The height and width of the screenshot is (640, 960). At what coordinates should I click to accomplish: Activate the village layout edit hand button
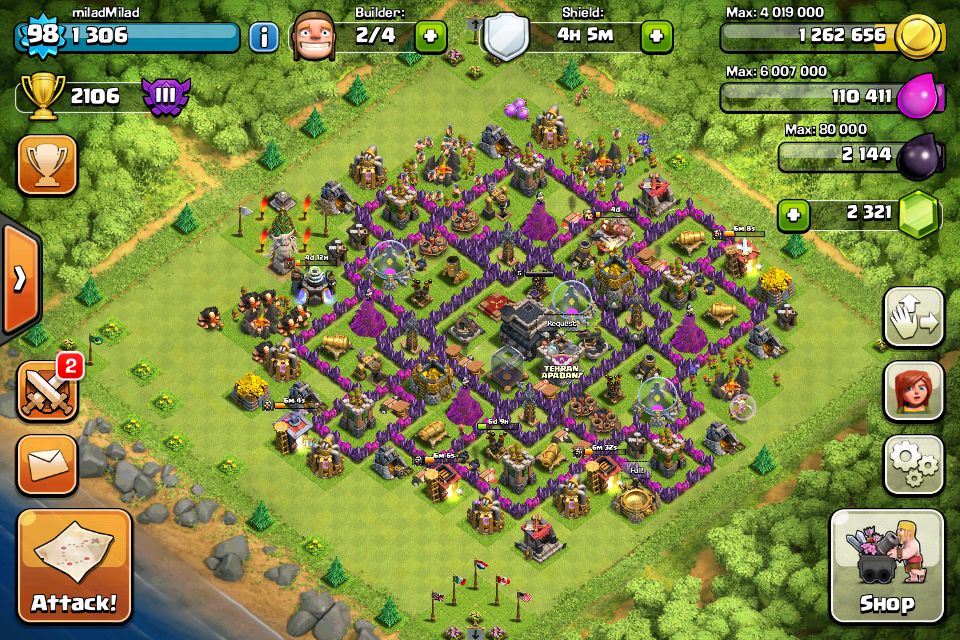pos(913,318)
